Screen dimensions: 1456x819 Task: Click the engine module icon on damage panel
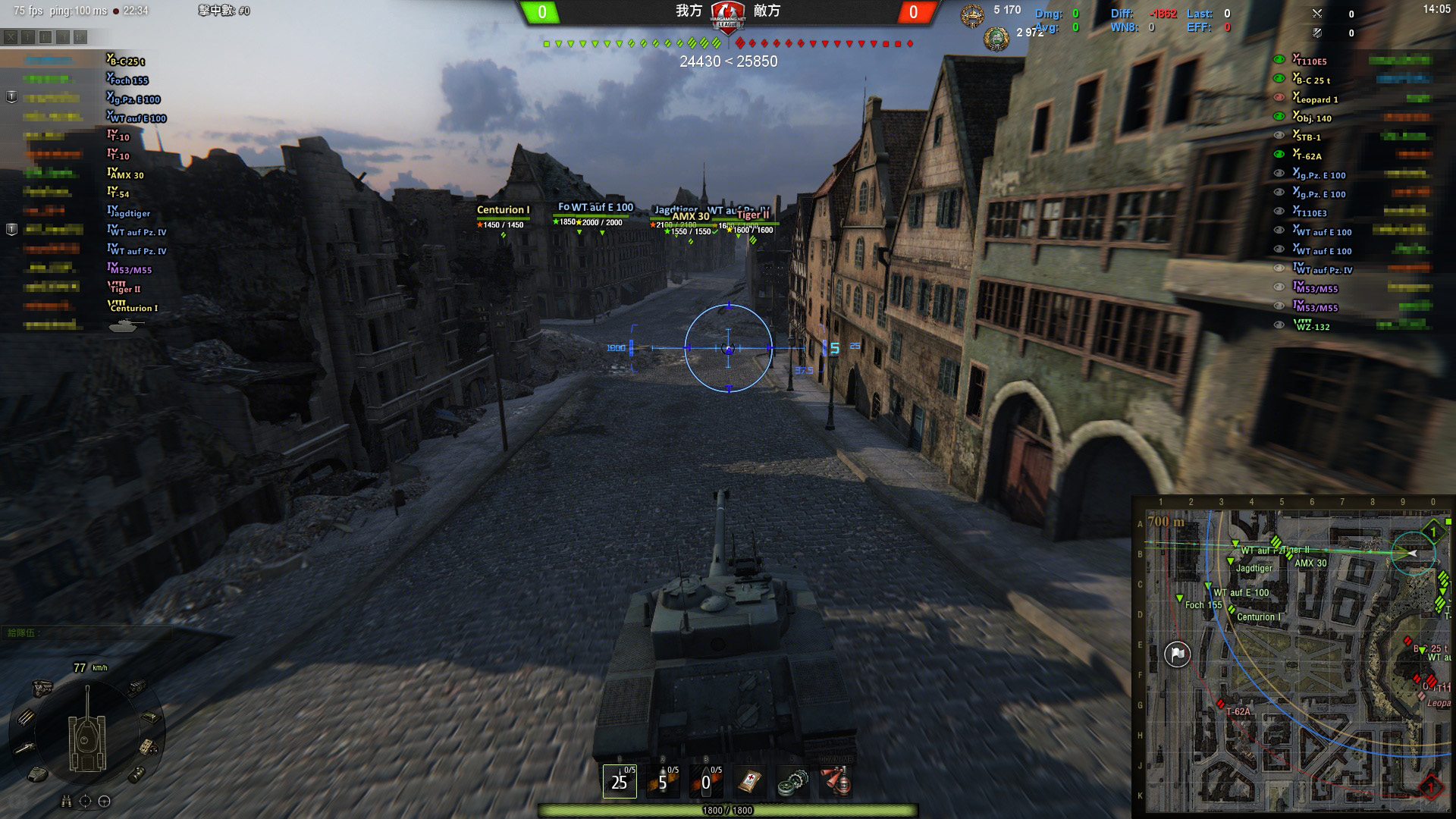click(x=42, y=688)
